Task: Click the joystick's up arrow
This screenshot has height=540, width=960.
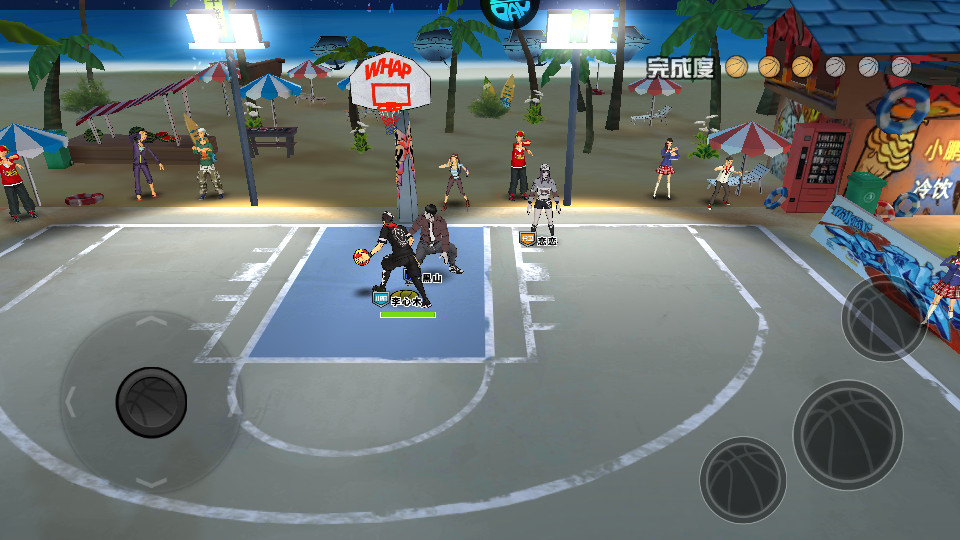Action: click(150, 322)
